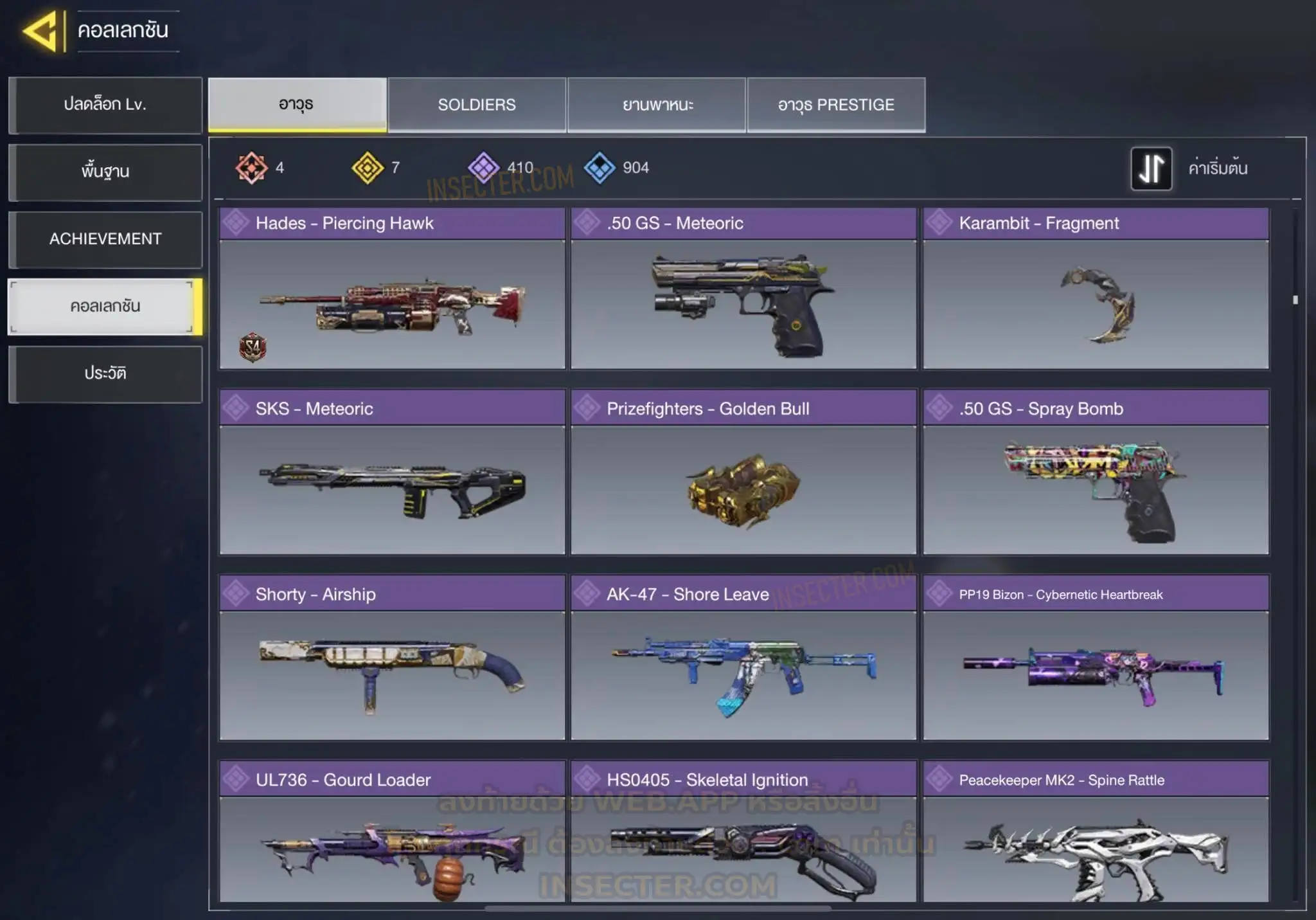Pick the Karambit - Fragment knife card
This screenshot has width=1316, height=920.
coord(1096,288)
